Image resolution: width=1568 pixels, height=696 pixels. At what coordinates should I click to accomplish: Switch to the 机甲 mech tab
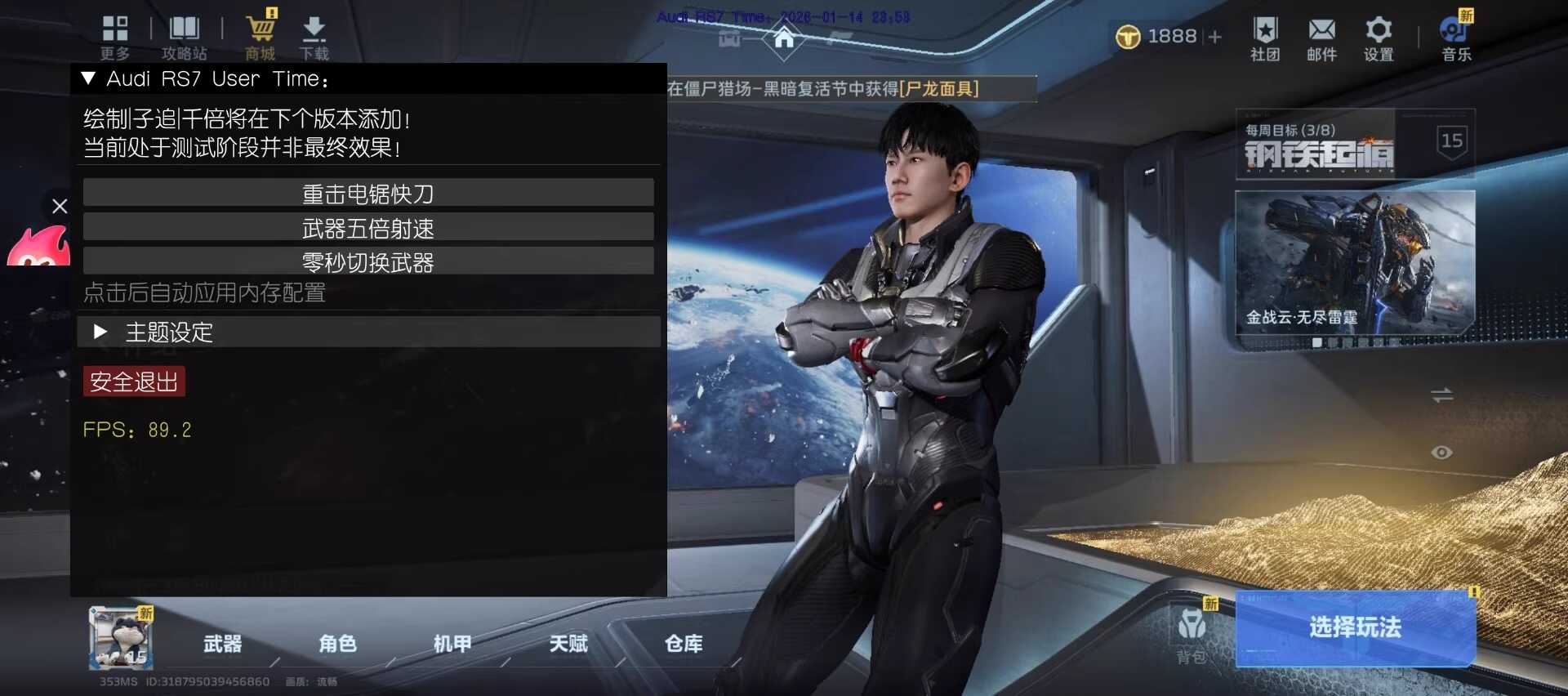point(452,645)
